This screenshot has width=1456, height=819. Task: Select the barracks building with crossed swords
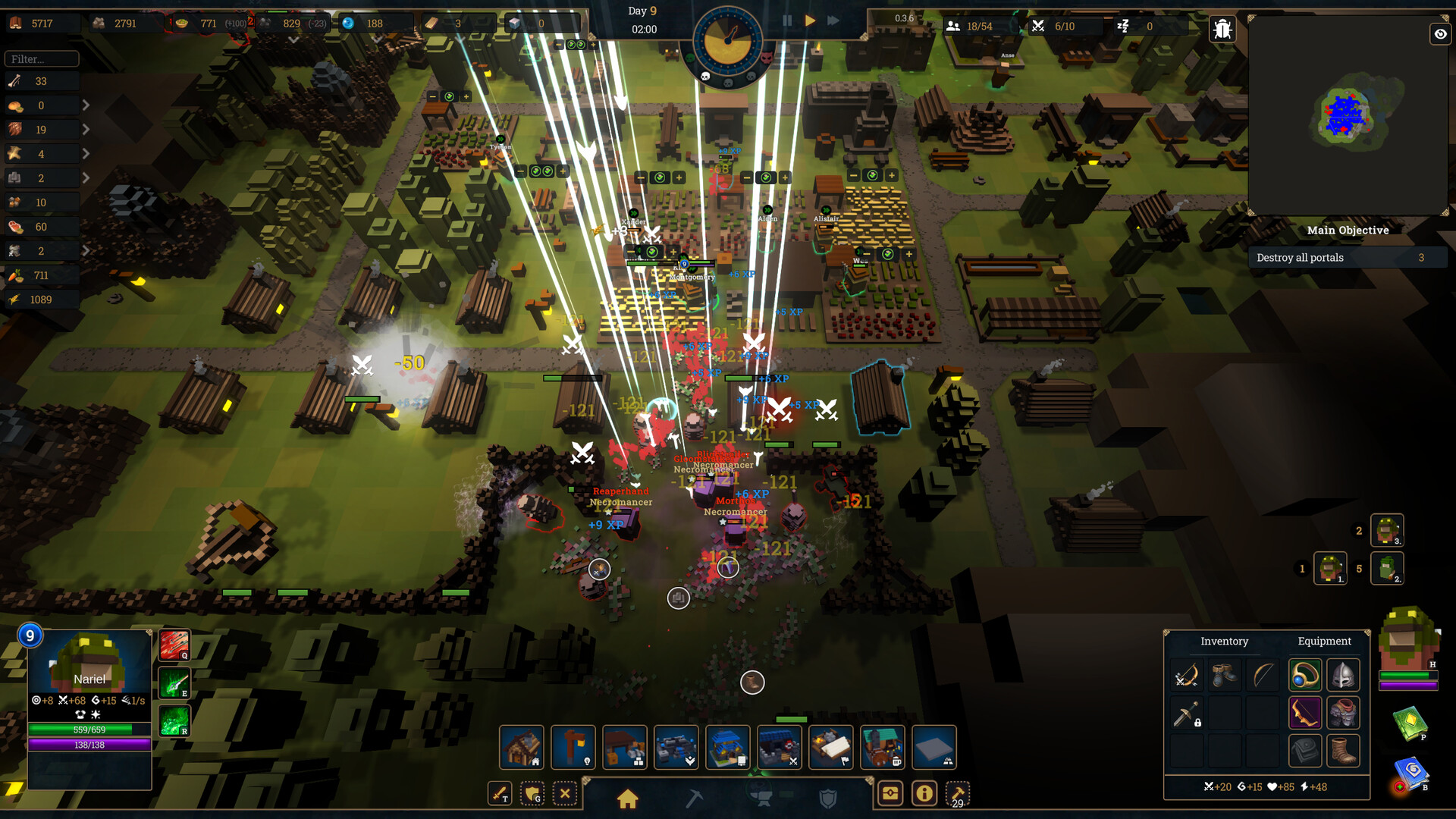pyautogui.click(x=779, y=747)
